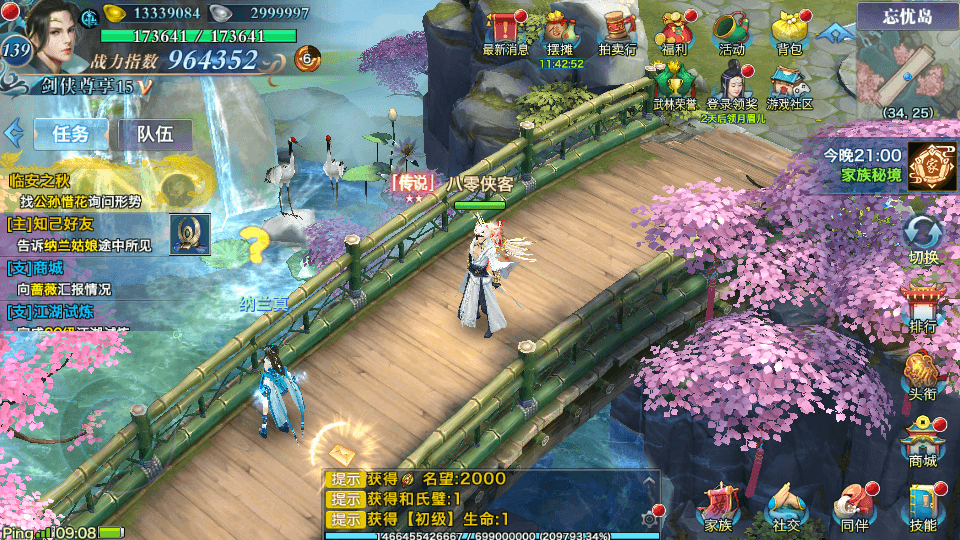Screen dimensions: 960x540
Task: Switch to the 队伍 team tab
Action: [x=155, y=134]
